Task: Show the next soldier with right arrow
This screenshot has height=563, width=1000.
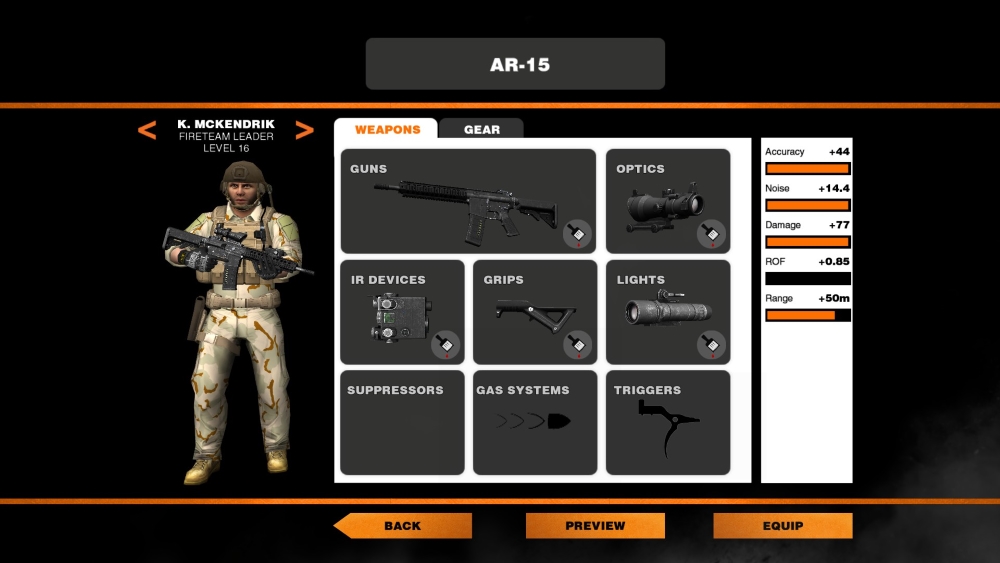Action: pos(305,130)
